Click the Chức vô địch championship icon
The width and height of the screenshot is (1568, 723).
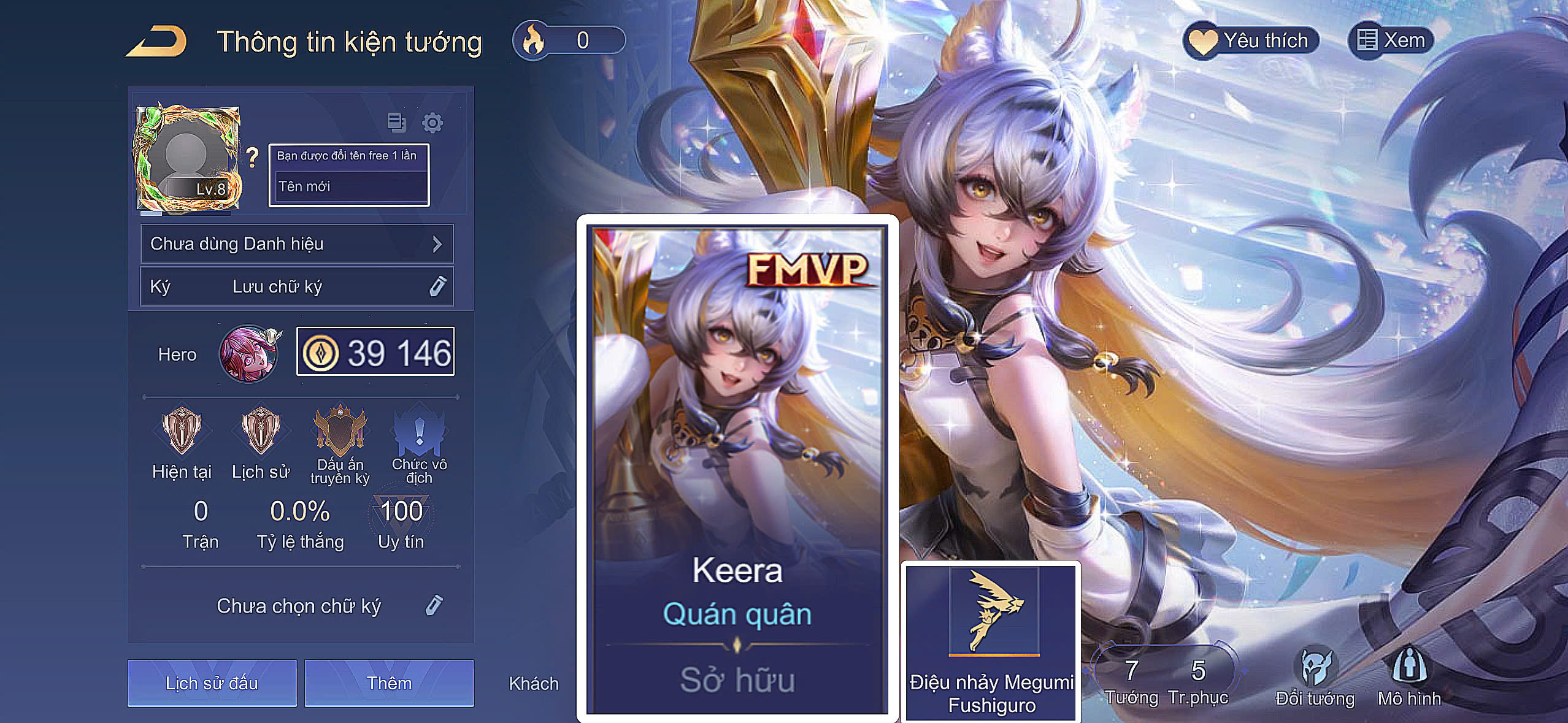click(417, 432)
